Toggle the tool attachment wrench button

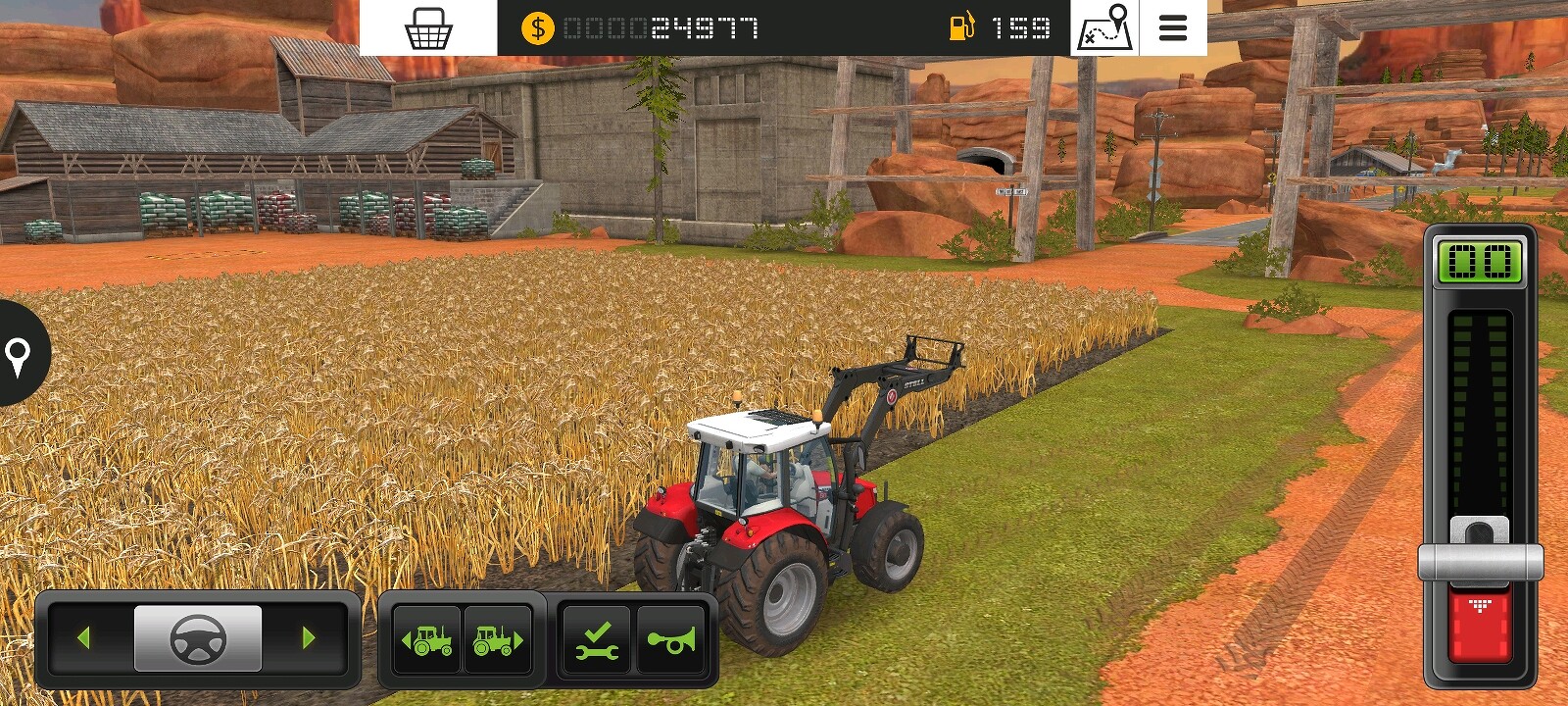[x=597, y=640]
